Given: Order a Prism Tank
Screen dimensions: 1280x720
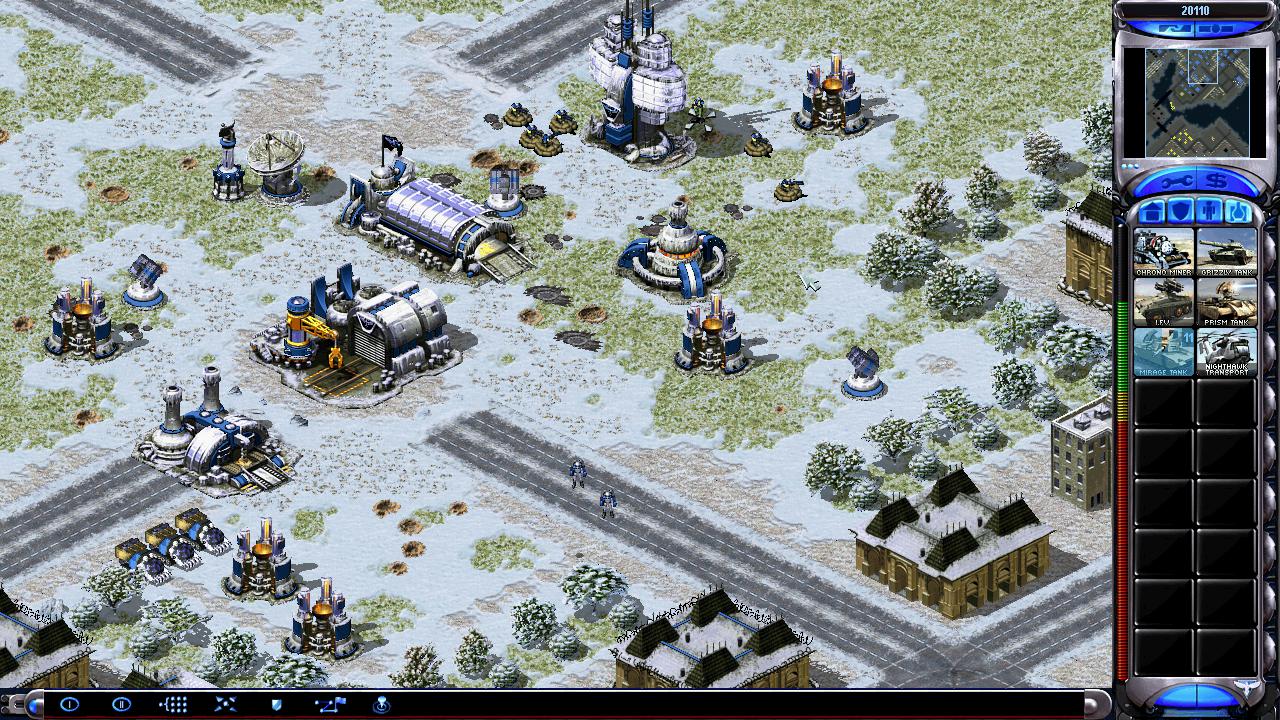Looking at the screenshot, I should click(1226, 302).
